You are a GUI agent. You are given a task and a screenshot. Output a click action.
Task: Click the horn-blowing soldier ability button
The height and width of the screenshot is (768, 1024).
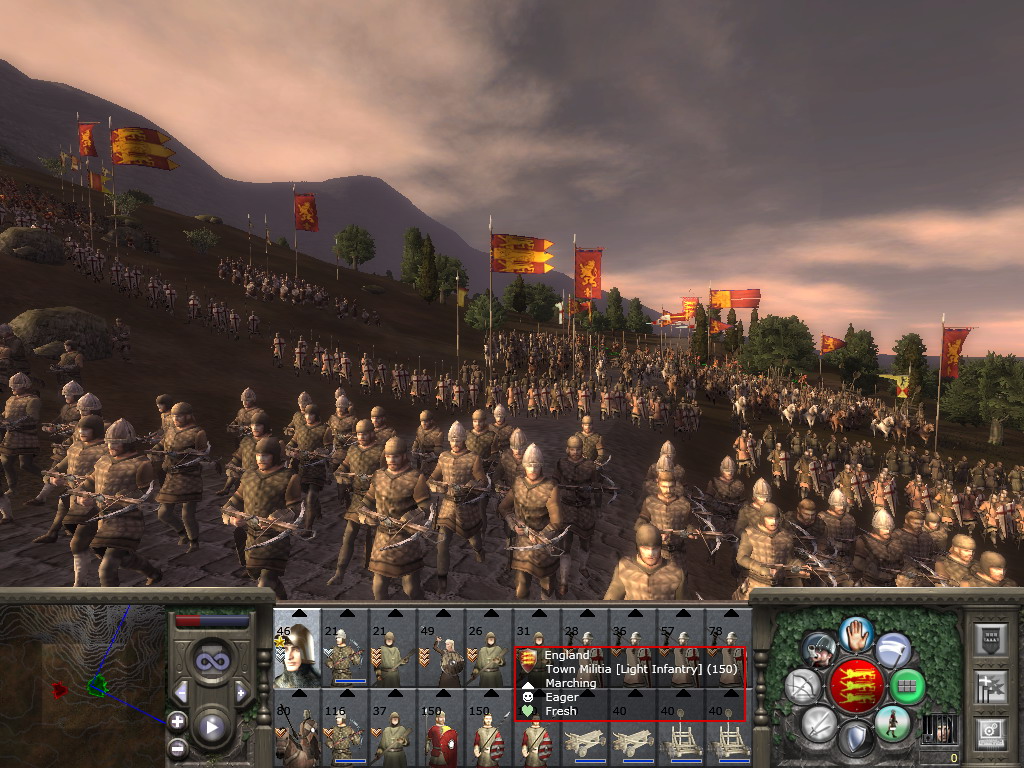(820, 650)
